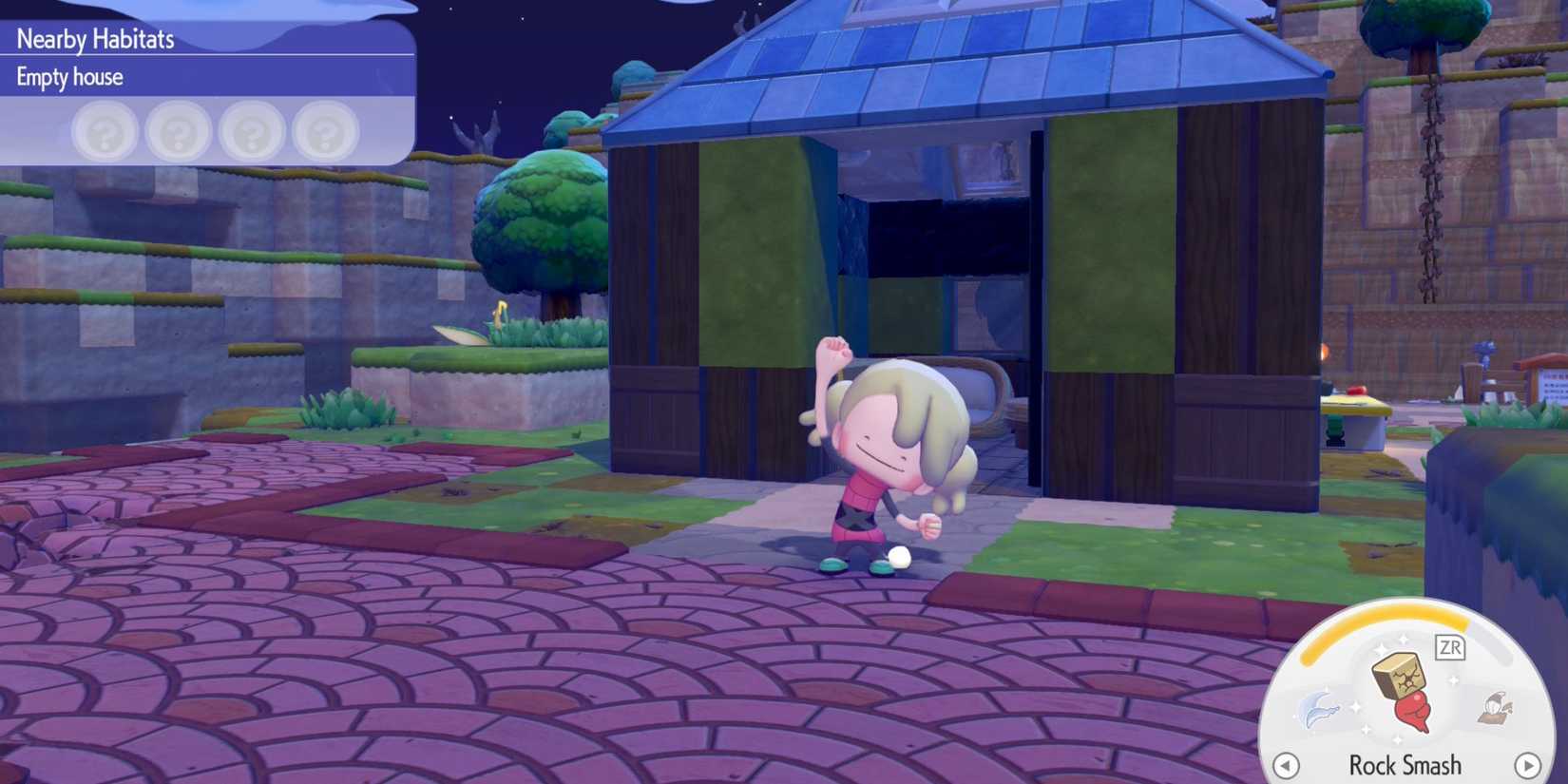Click the Rock Smash move name label
Image resolution: width=1568 pixels, height=784 pixels.
pos(1405,764)
